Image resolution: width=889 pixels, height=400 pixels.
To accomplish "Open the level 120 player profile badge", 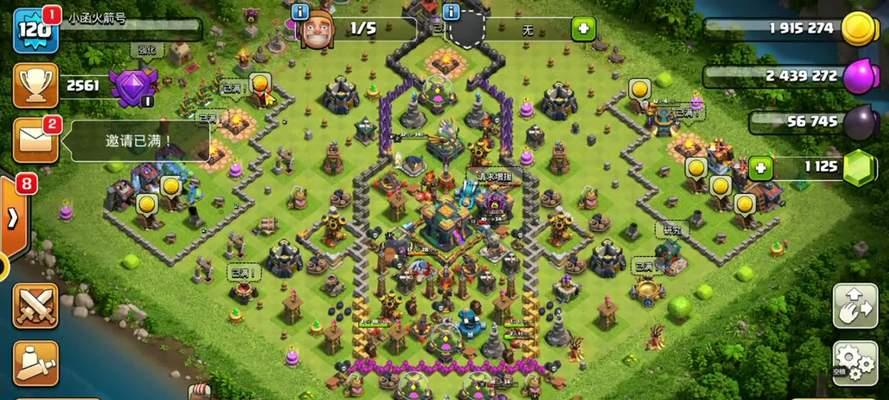I will pyautogui.click(x=33, y=32).
